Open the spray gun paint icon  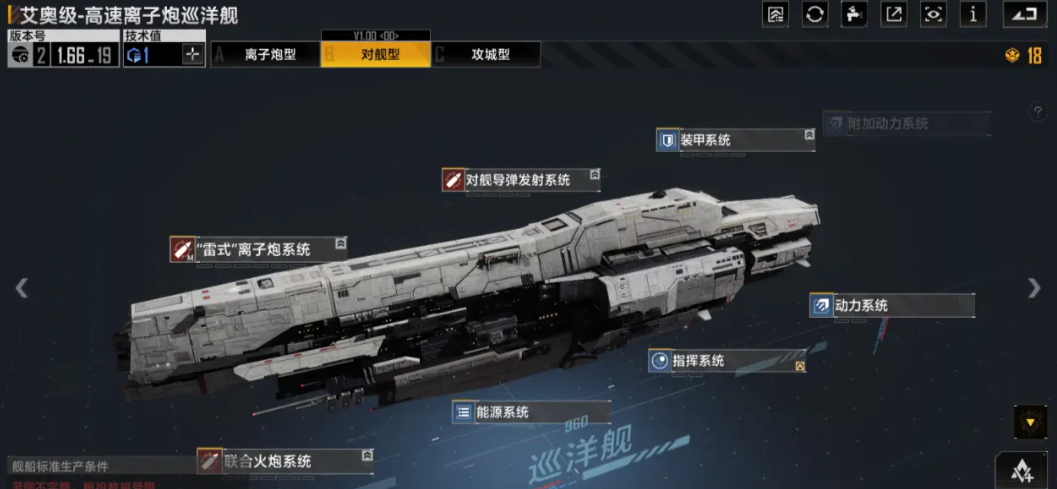(854, 14)
